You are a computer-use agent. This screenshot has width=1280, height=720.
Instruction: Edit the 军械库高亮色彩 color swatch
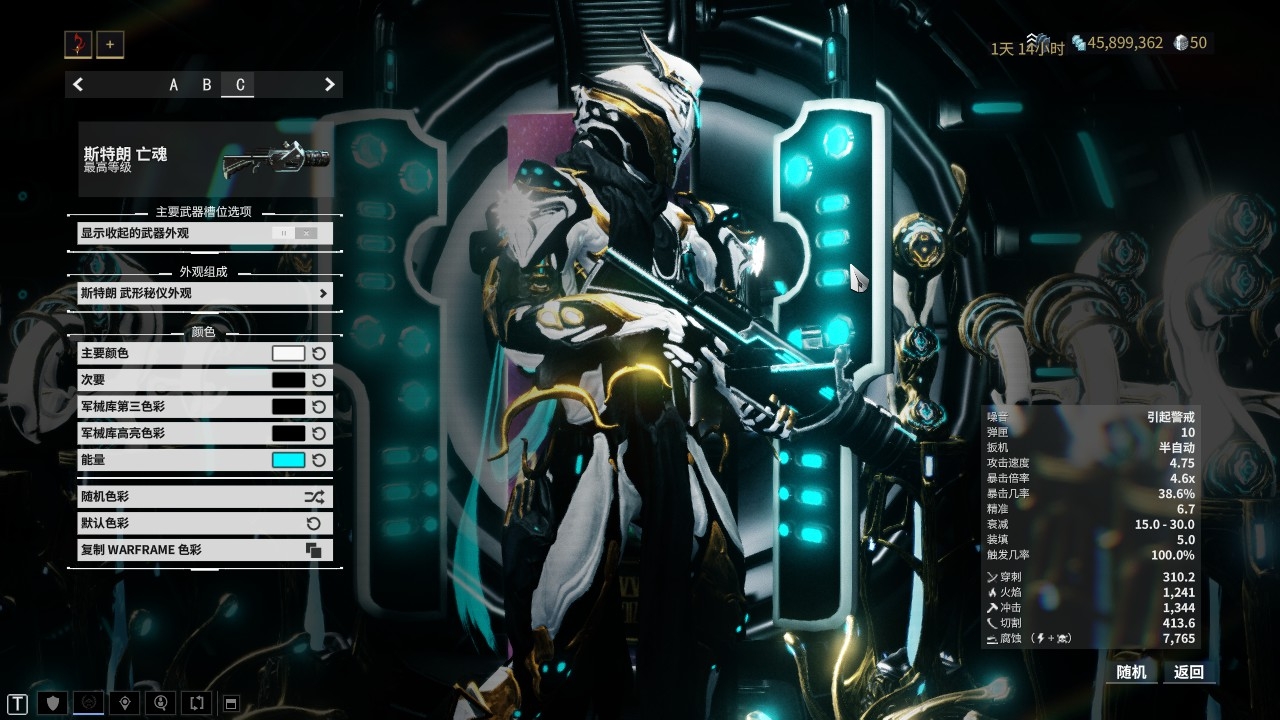pos(288,433)
